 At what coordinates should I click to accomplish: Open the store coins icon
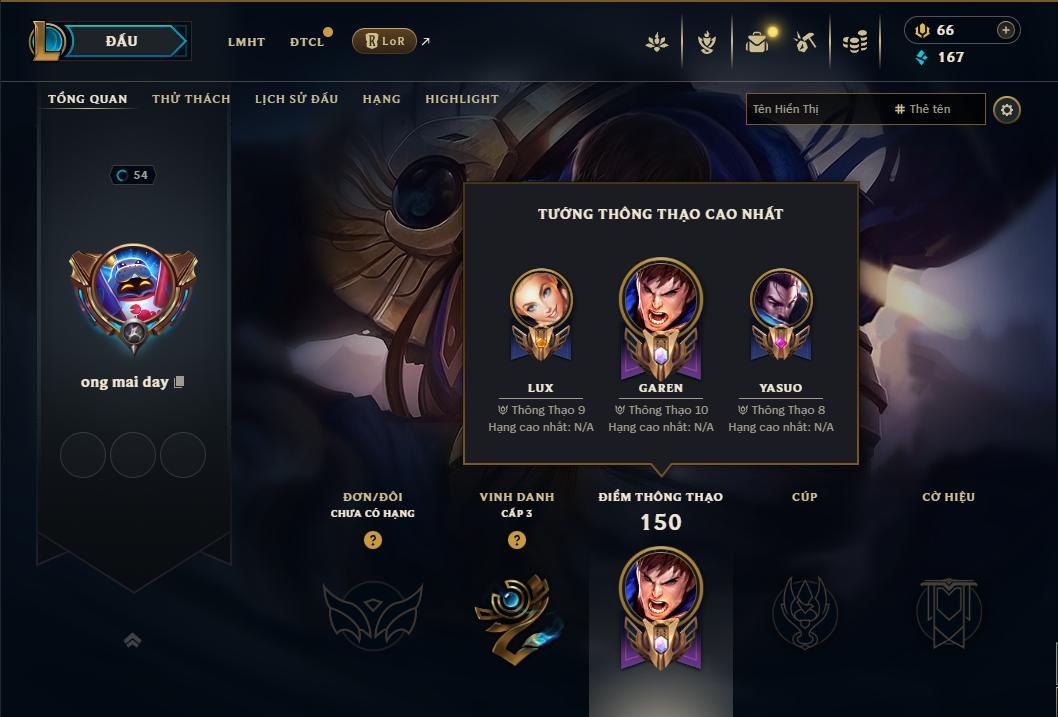tap(854, 42)
